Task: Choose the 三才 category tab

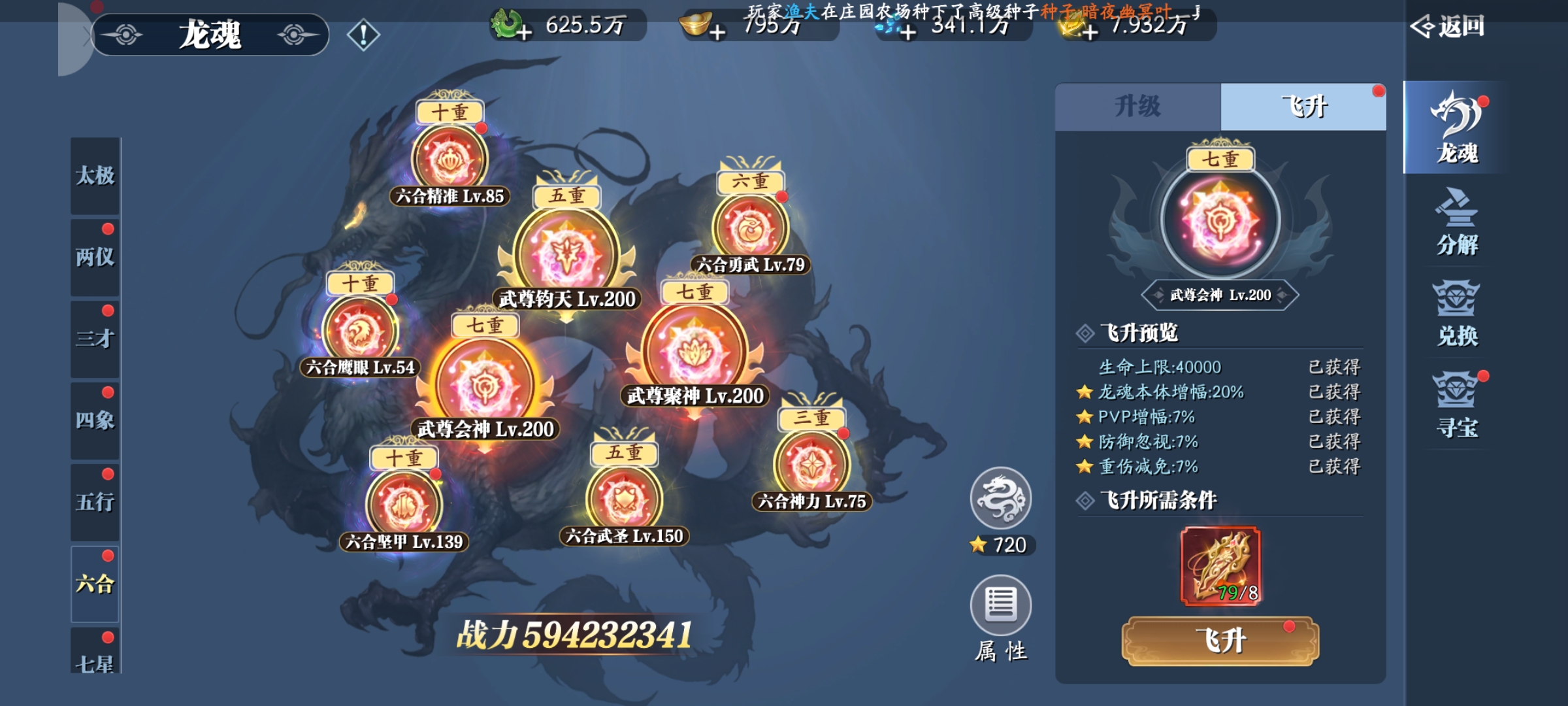Action: click(95, 339)
